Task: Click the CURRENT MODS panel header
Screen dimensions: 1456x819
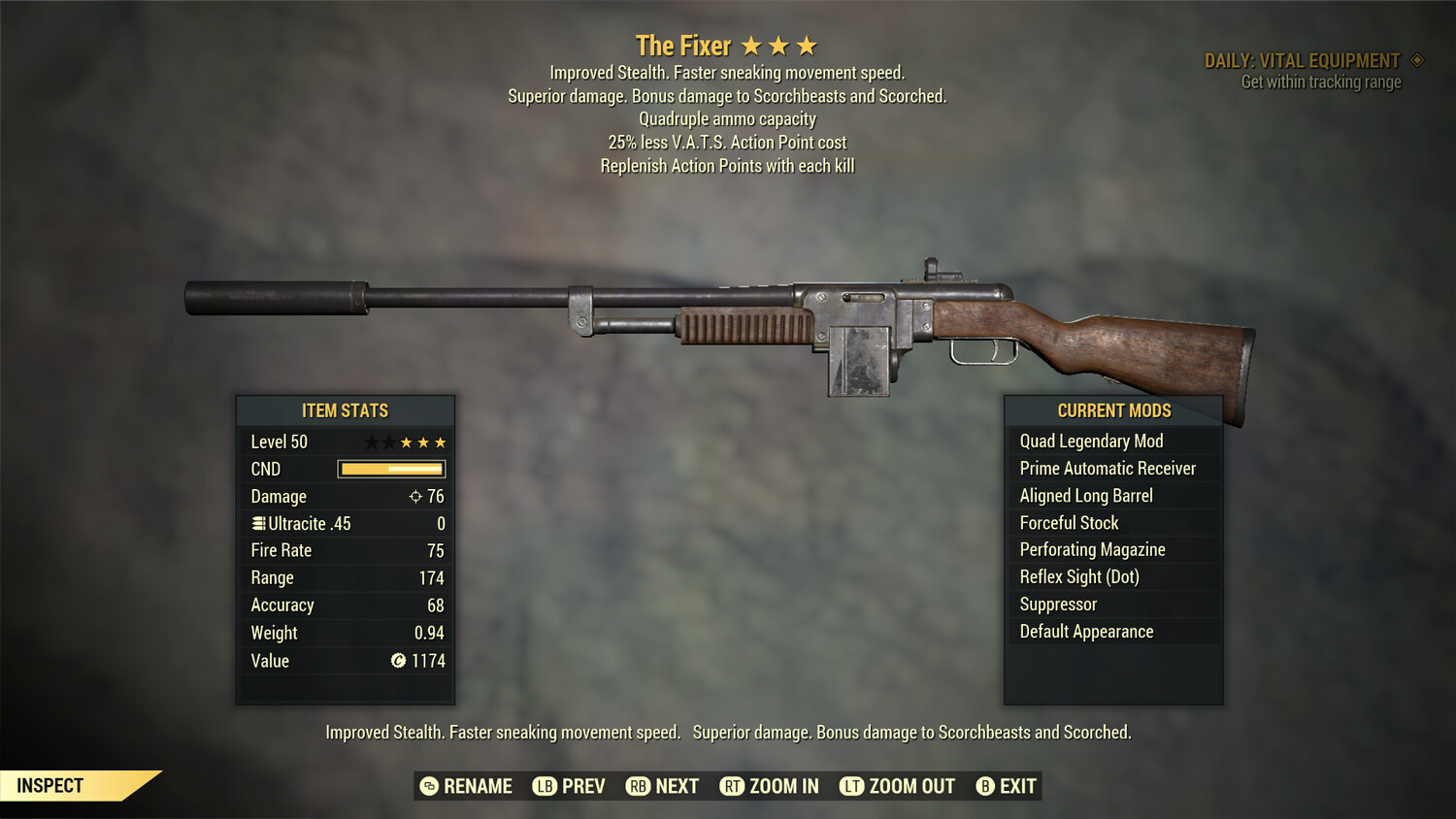Action: pyautogui.click(x=1113, y=410)
